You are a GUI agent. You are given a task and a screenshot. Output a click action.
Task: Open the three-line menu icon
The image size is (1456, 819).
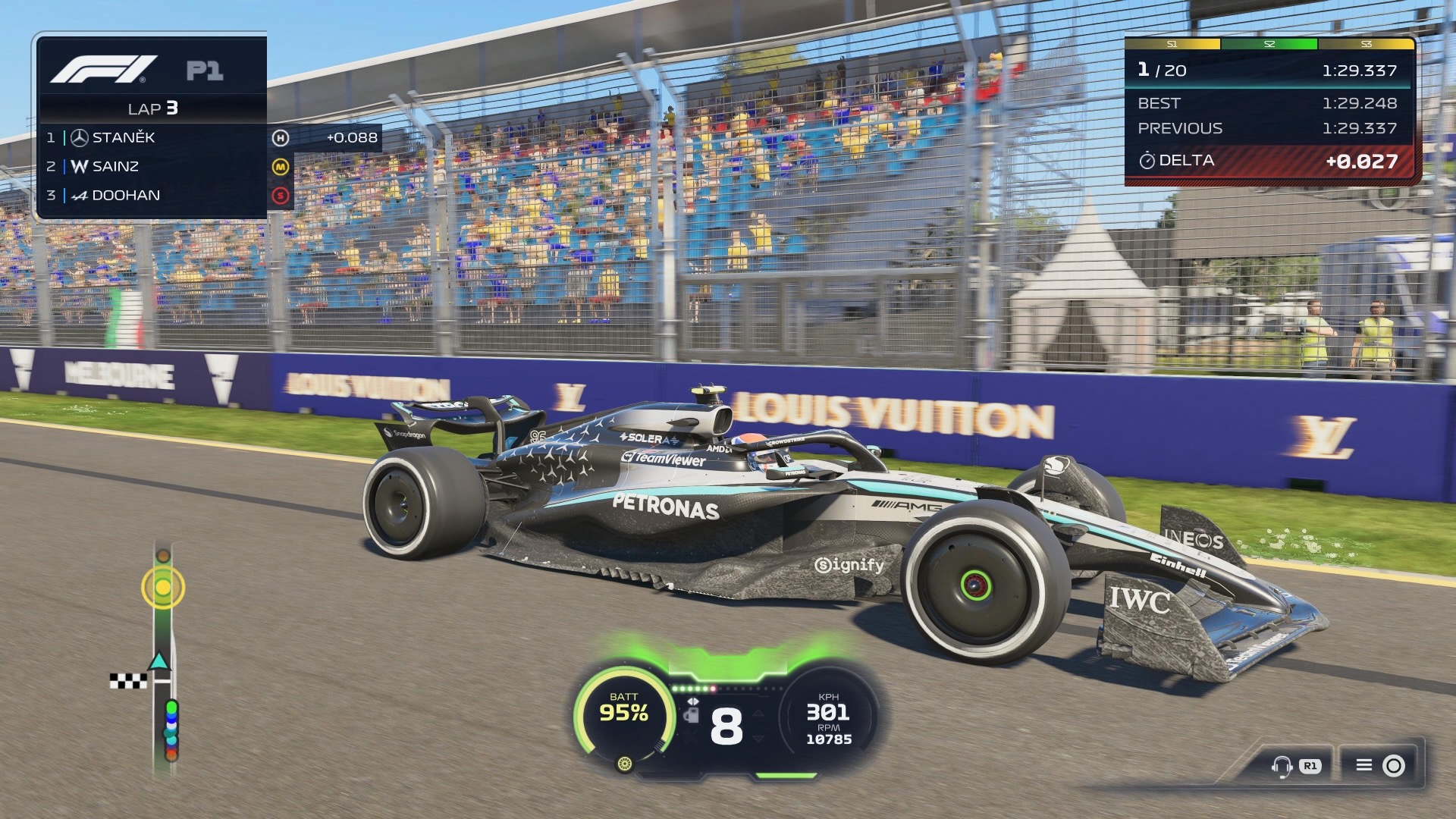click(x=1364, y=765)
